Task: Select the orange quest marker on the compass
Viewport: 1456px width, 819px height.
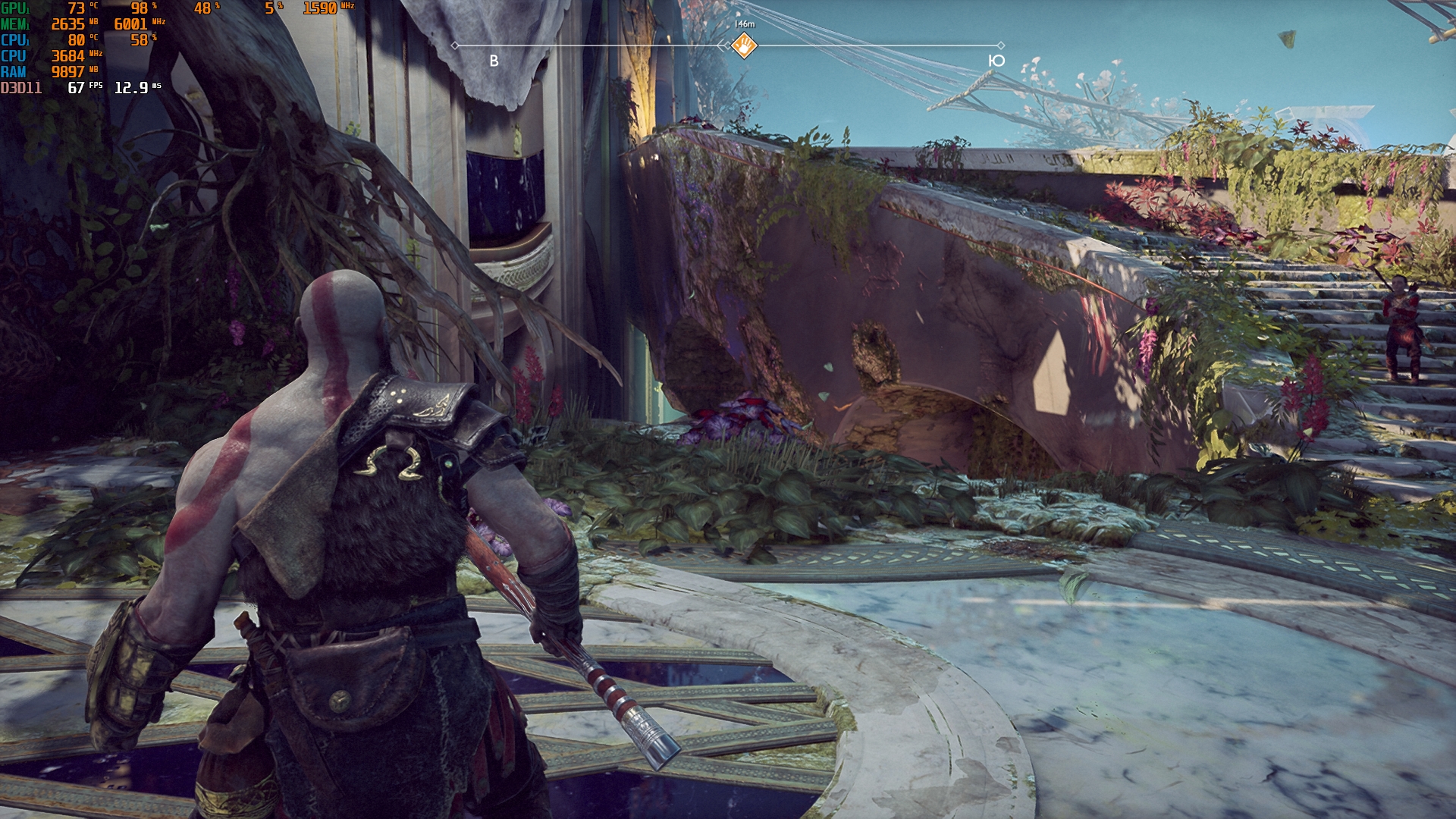Action: click(x=744, y=46)
